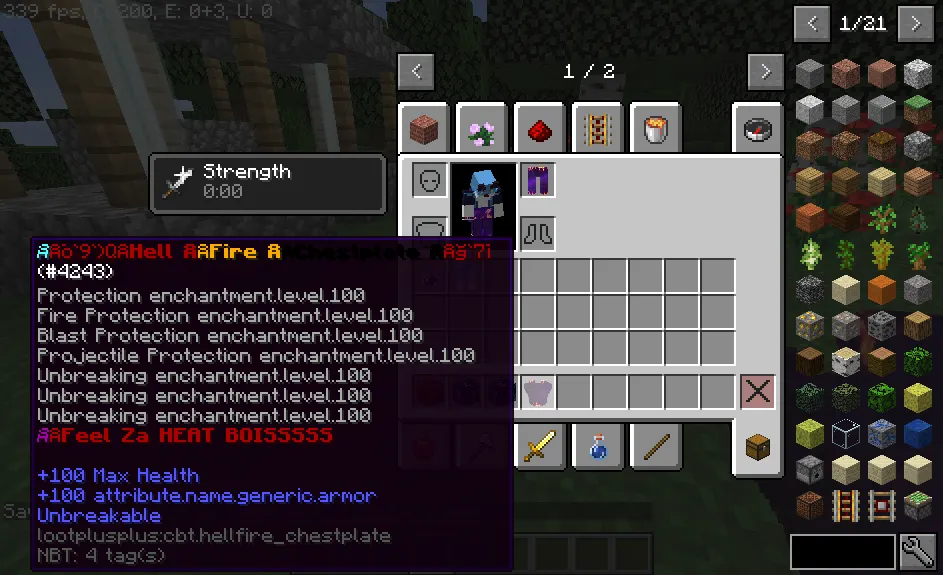Click the Destroy Item X slot
Screen dimensions: 943x575
click(758, 392)
